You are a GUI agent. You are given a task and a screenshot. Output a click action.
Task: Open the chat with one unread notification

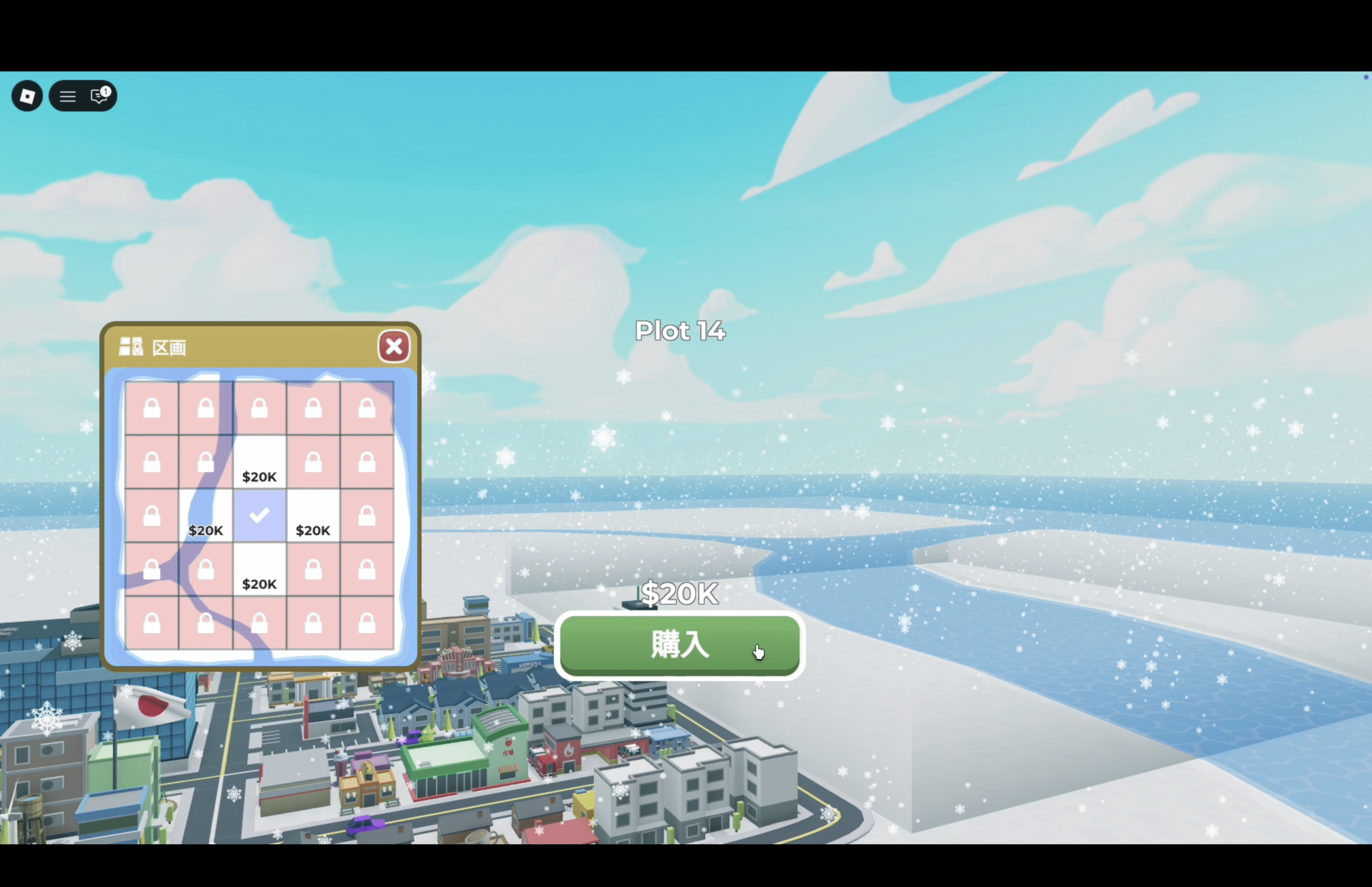point(100,95)
